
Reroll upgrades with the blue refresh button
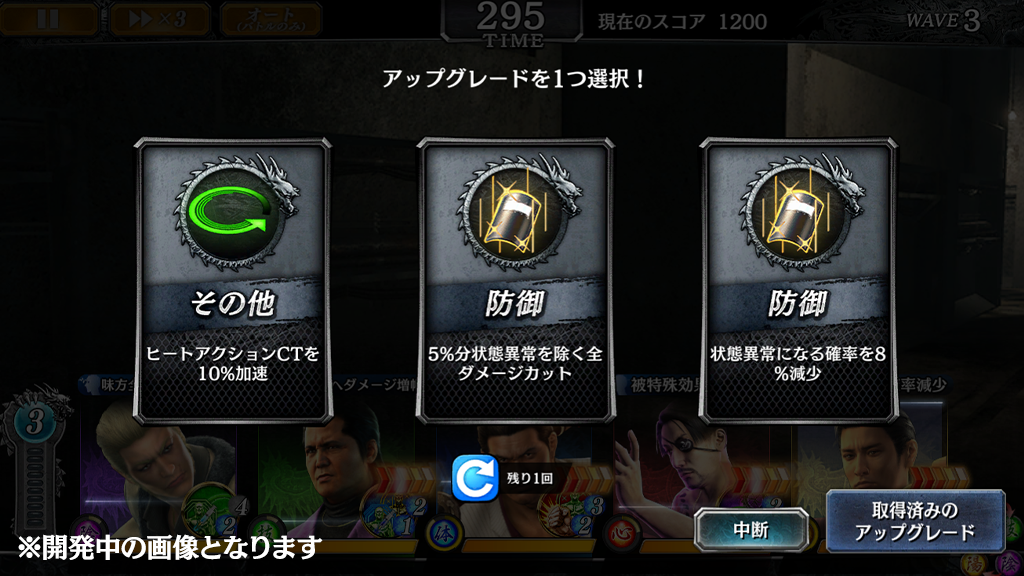coord(476,478)
